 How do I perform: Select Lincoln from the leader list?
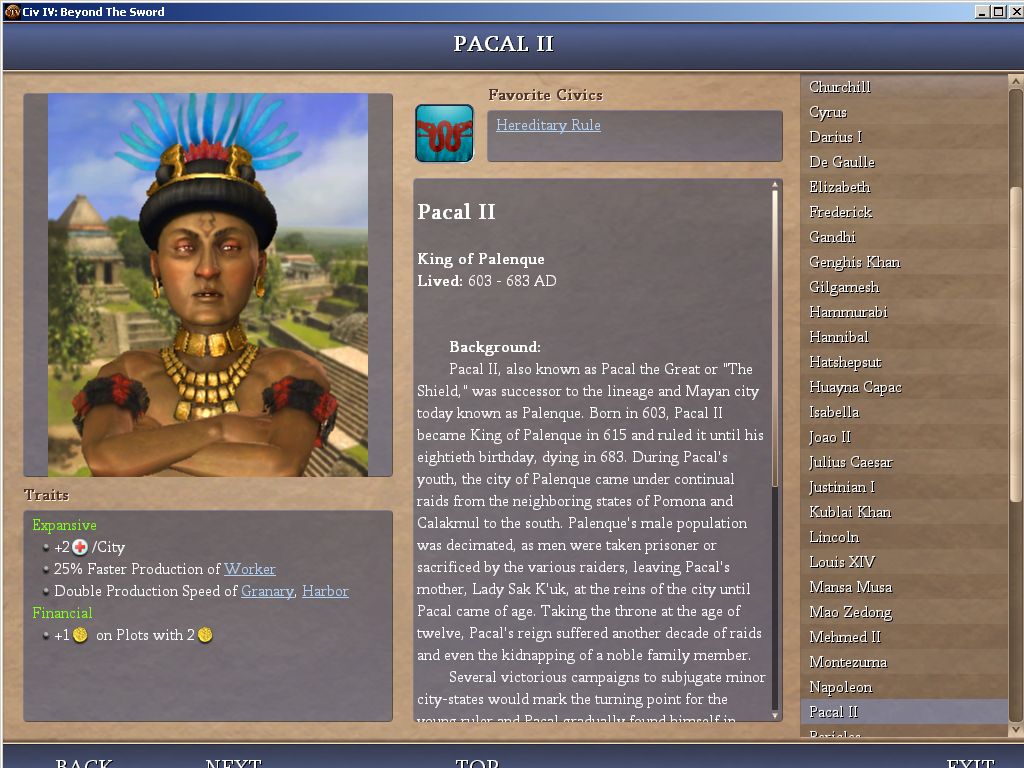click(x=834, y=537)
